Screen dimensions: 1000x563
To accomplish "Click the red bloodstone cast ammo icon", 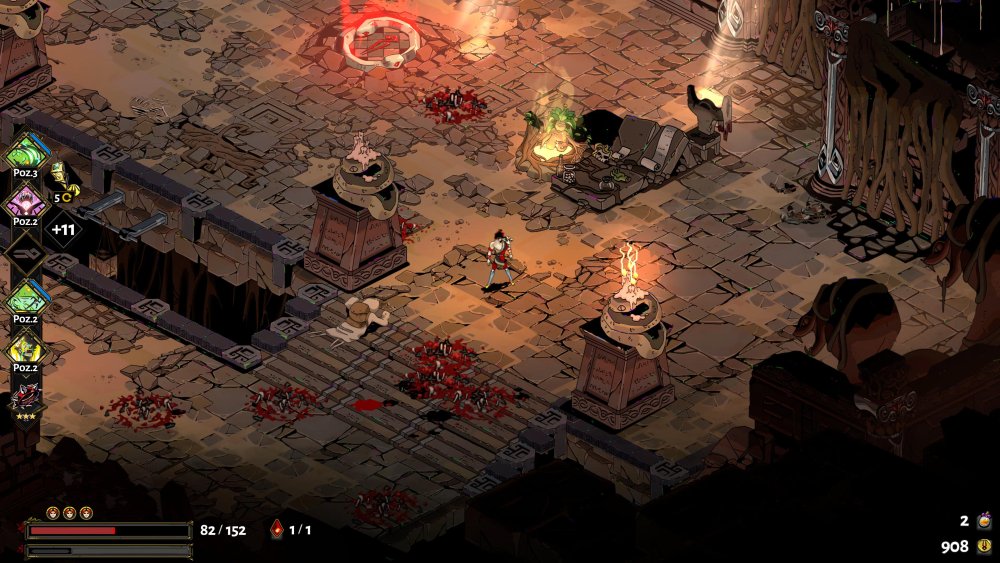I will 277,530.
